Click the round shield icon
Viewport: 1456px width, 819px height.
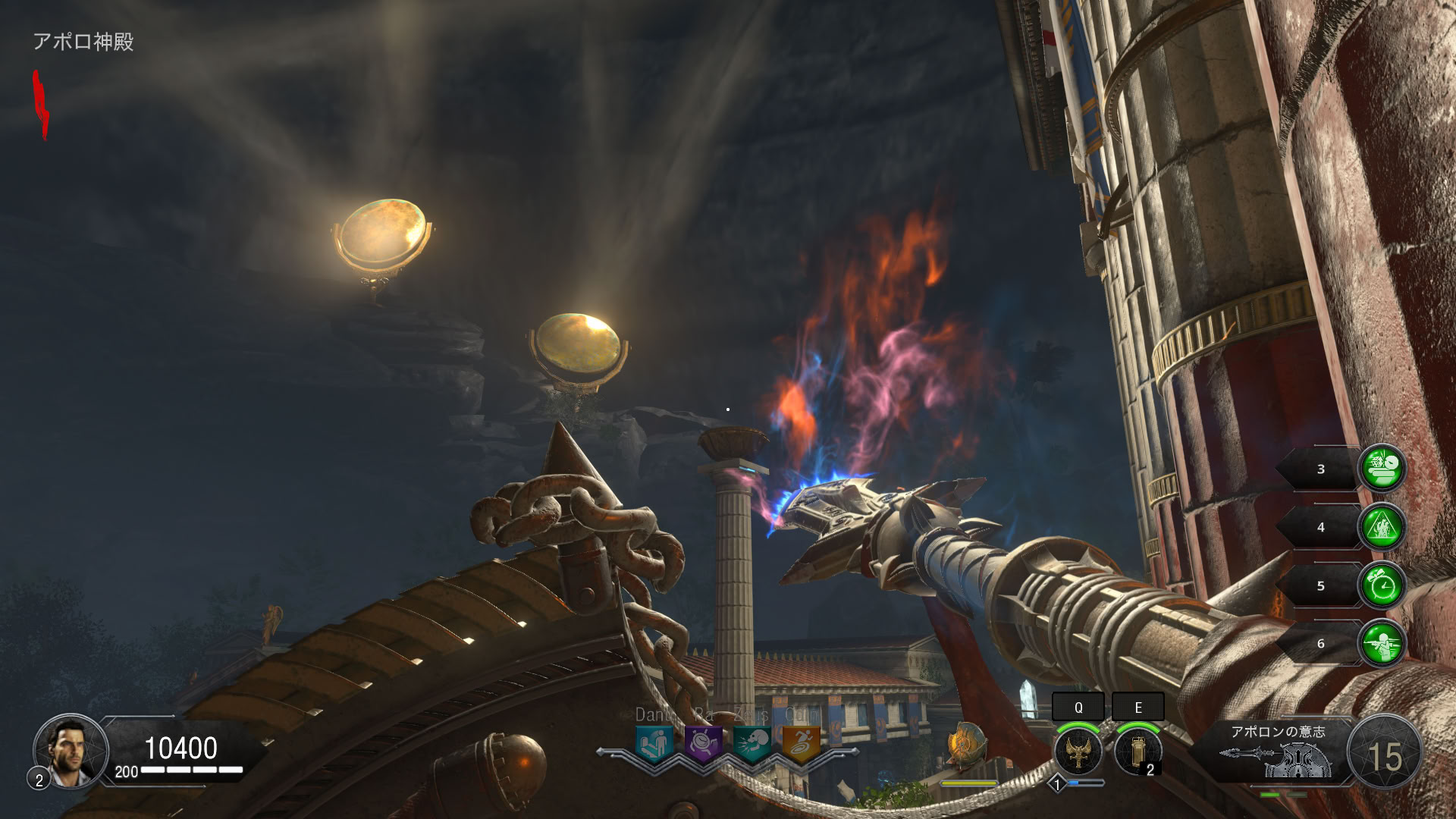(x=966, y=743)
